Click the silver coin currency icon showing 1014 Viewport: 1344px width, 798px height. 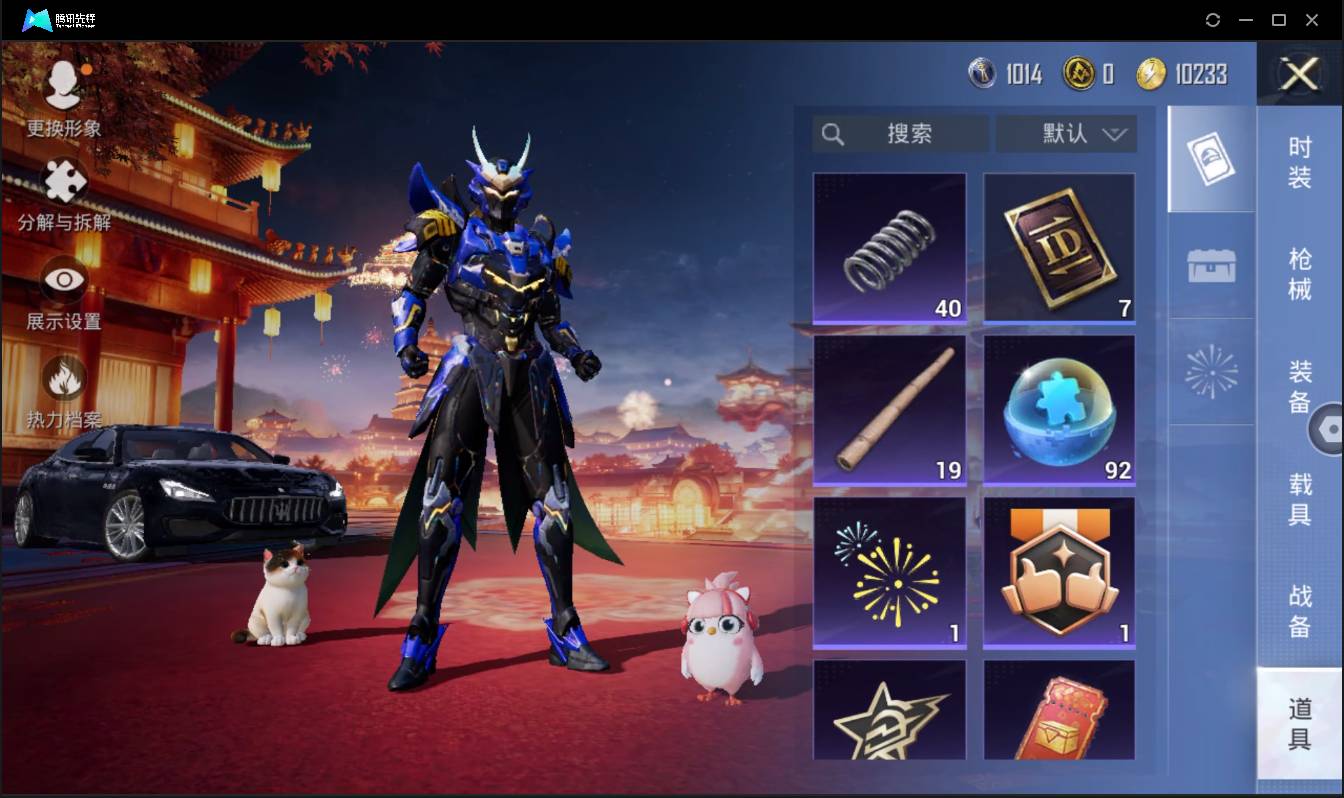click(983, 74)
